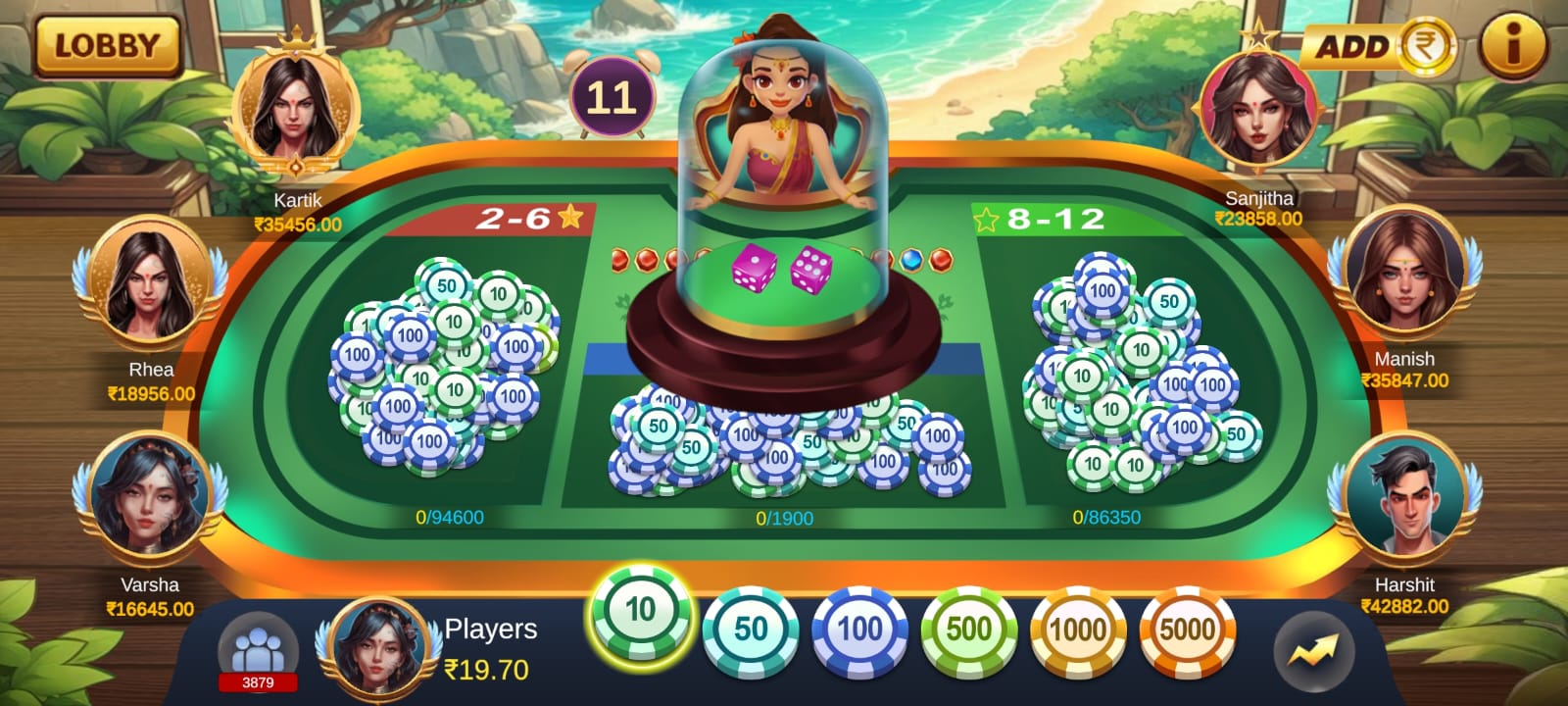The width and height of the screenshot is (1568, 706).
Task: View Manish's player avatar
Action: click(1404, 275)
